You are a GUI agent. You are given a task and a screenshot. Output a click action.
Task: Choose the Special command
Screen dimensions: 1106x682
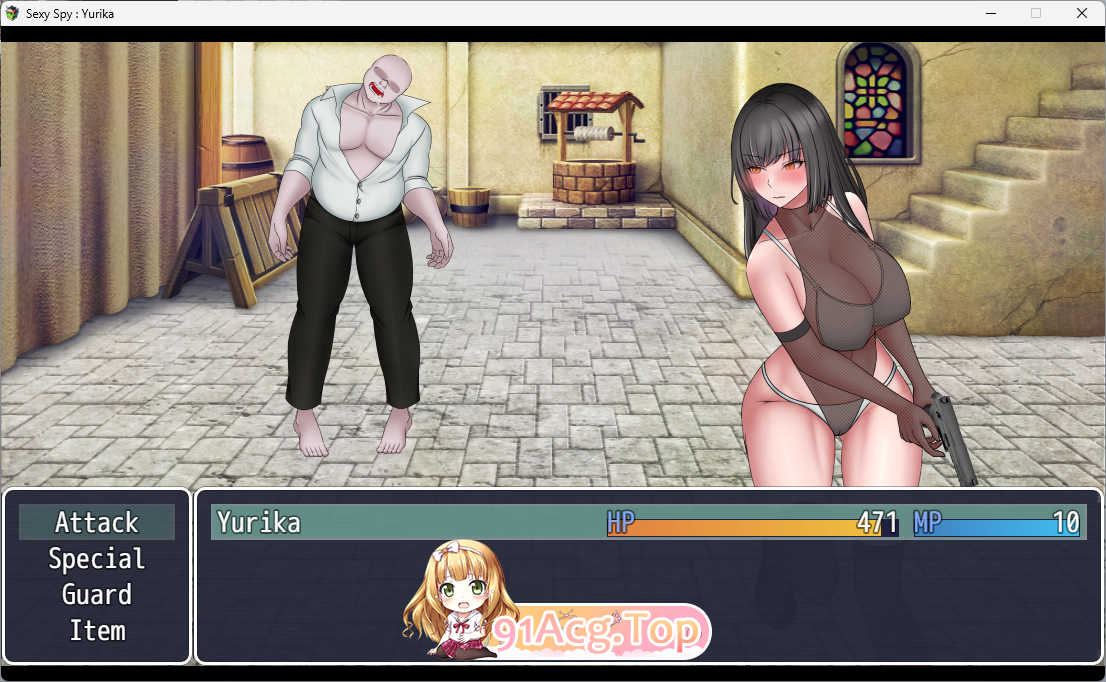(97, 558)
